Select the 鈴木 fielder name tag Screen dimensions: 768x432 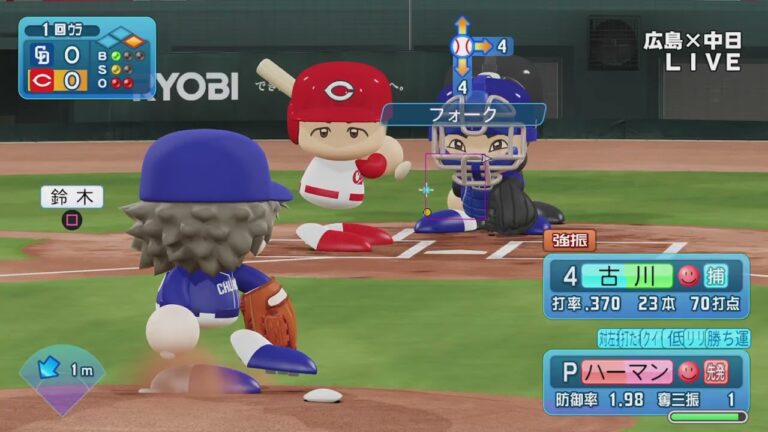click(72, 196)
